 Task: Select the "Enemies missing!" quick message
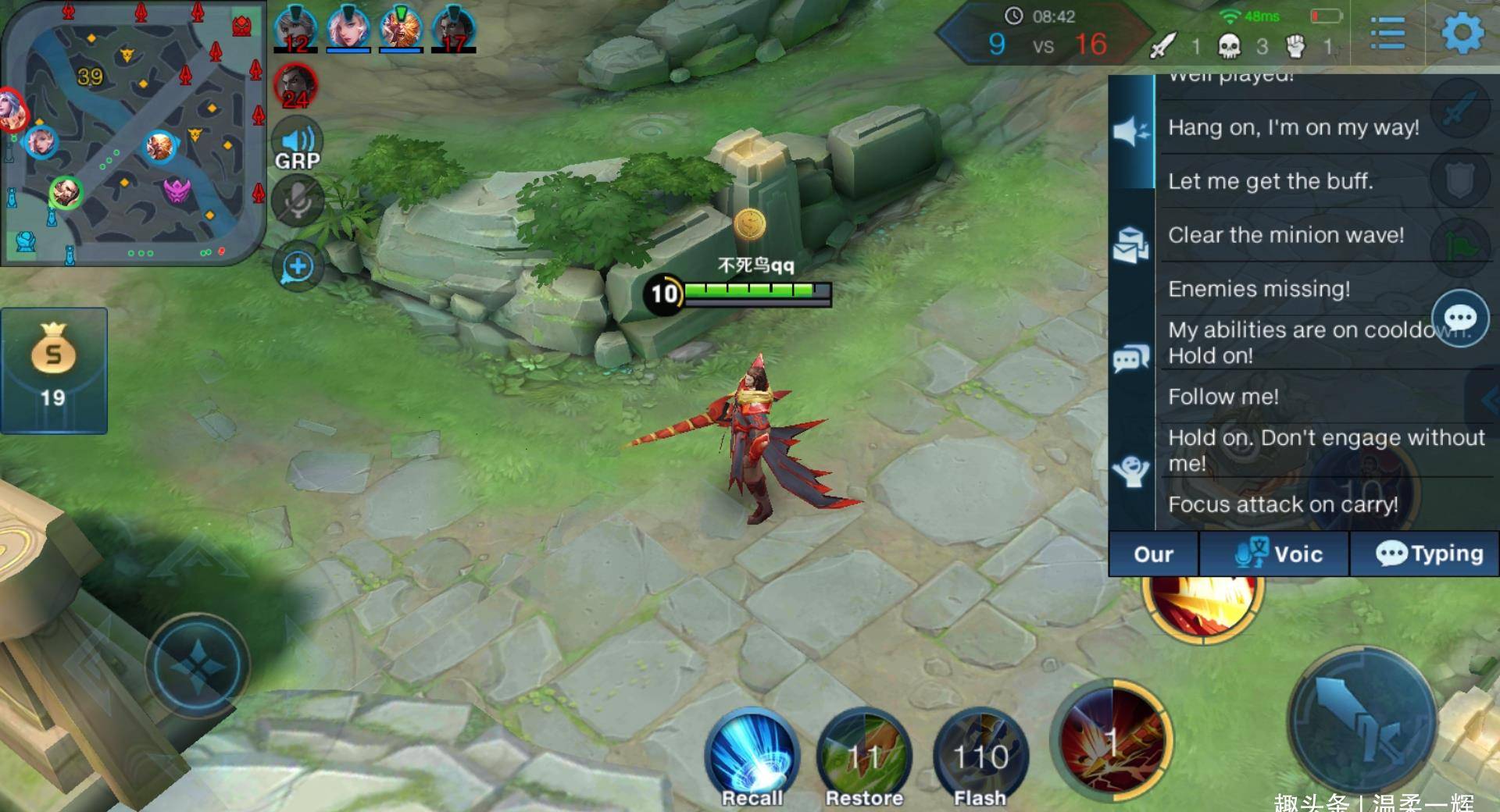(x=1259, y=289)
